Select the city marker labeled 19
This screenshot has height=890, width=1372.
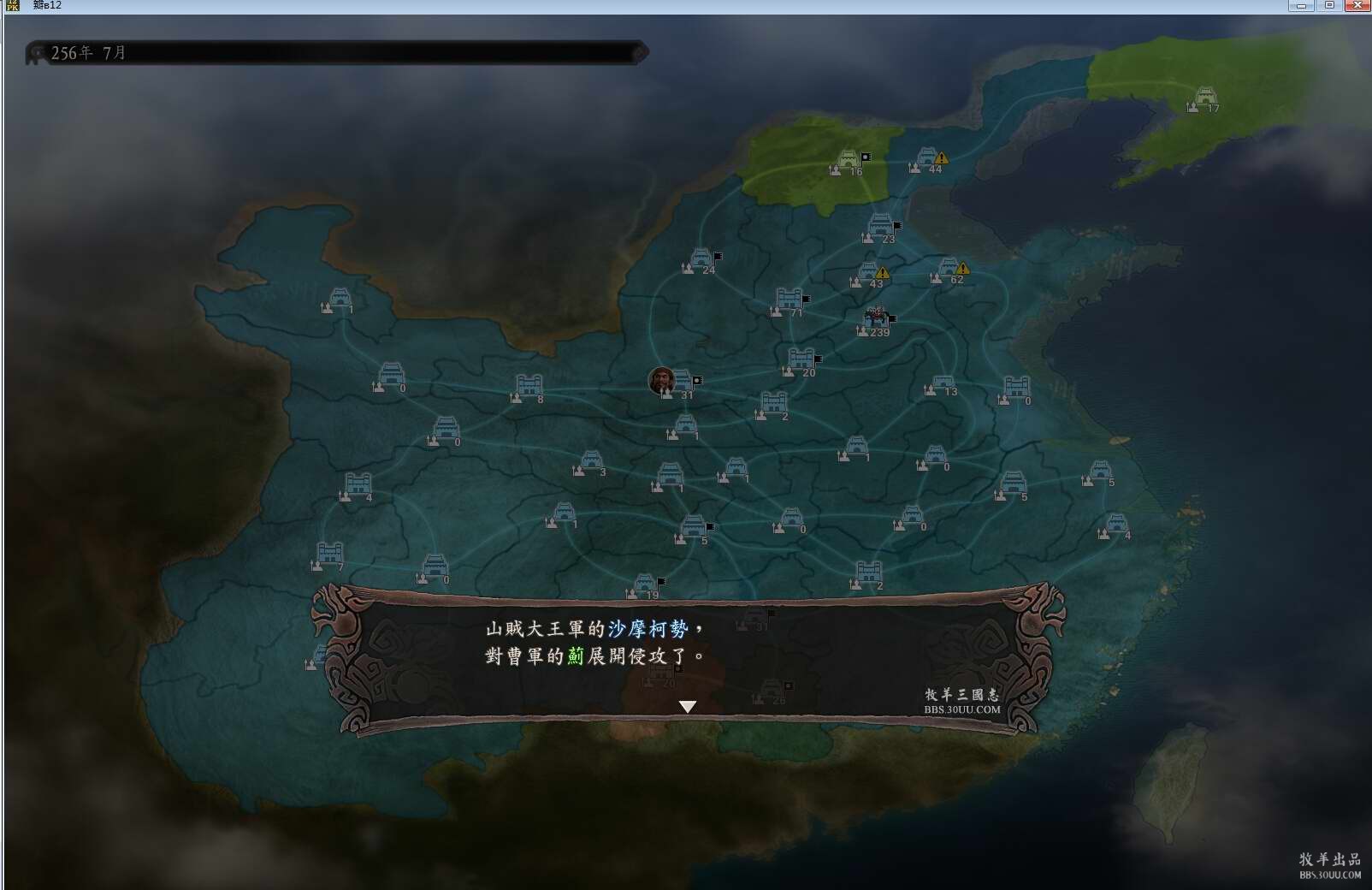point(645,585)
